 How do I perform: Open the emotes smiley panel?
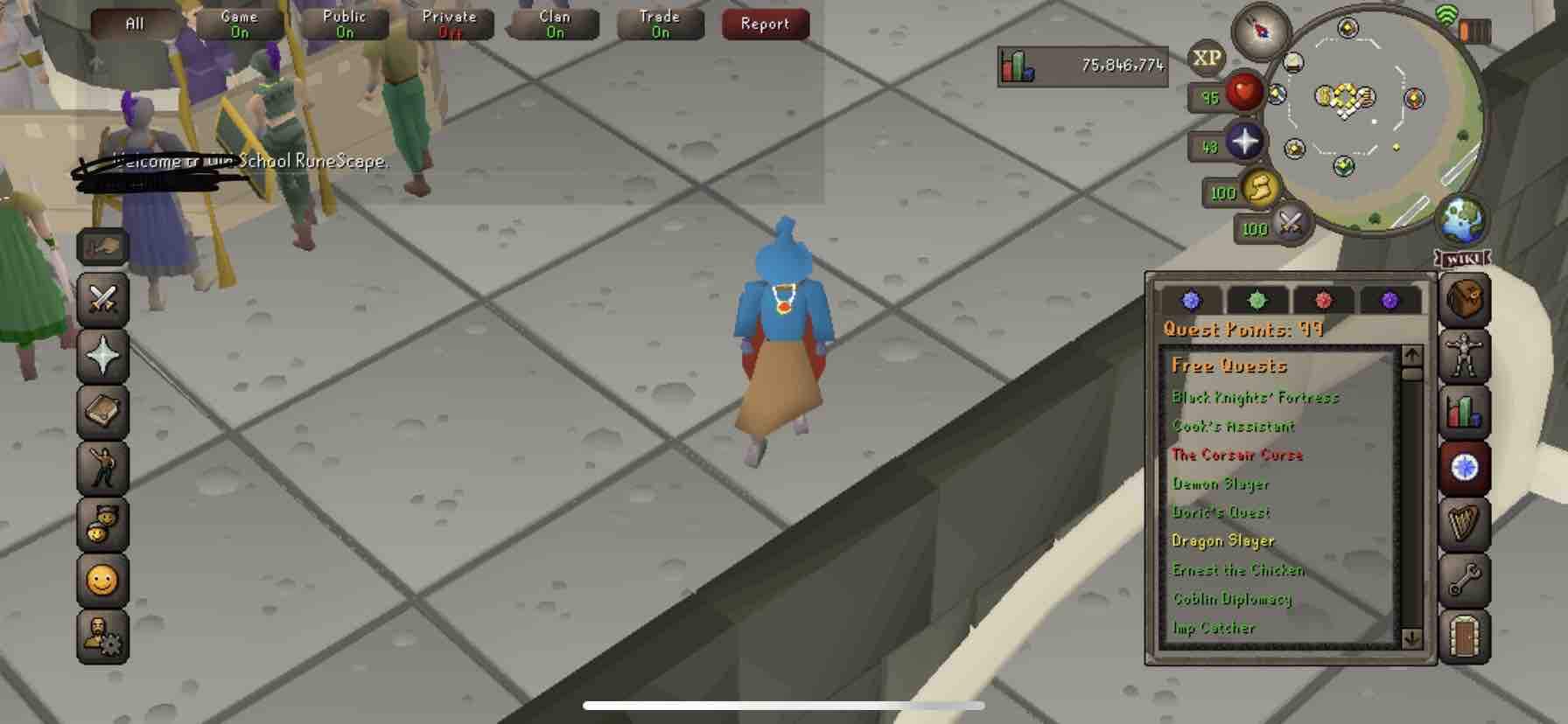coord(102,581)
